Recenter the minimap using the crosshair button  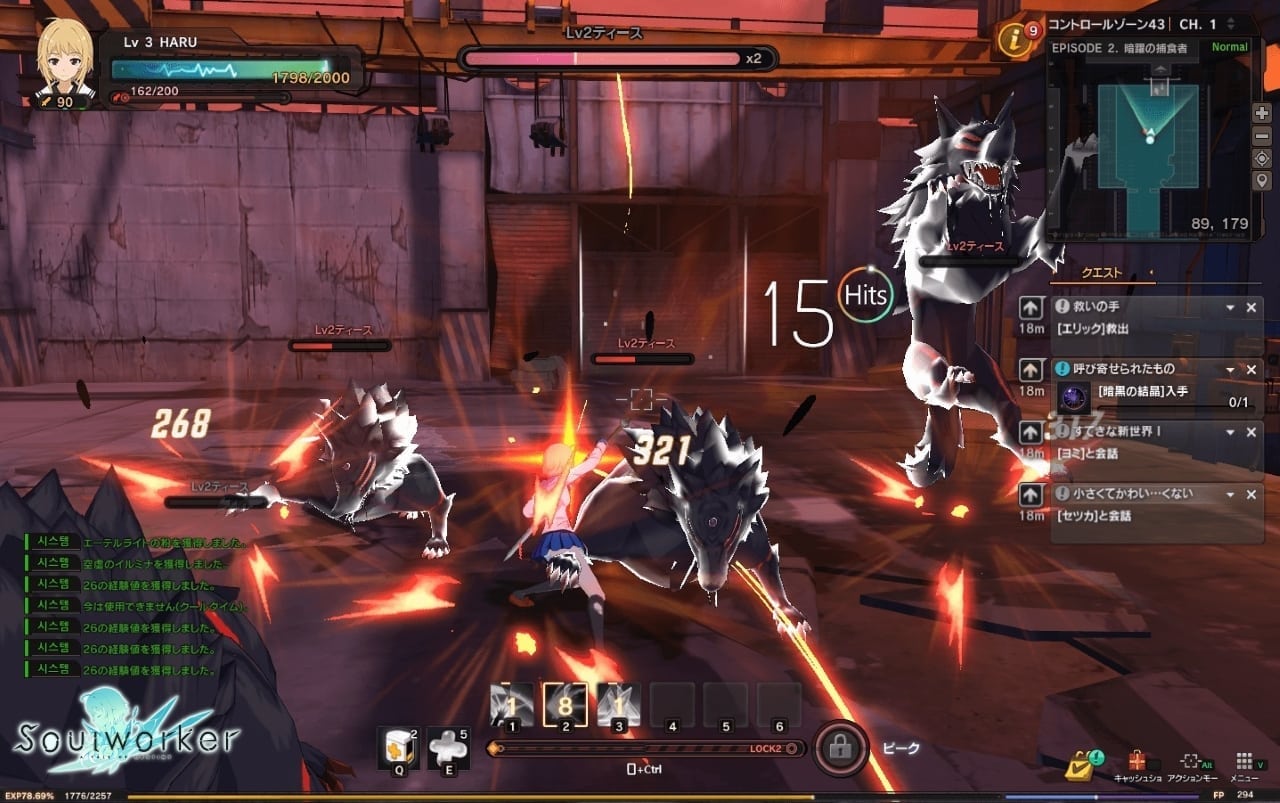pos(1262,158)
